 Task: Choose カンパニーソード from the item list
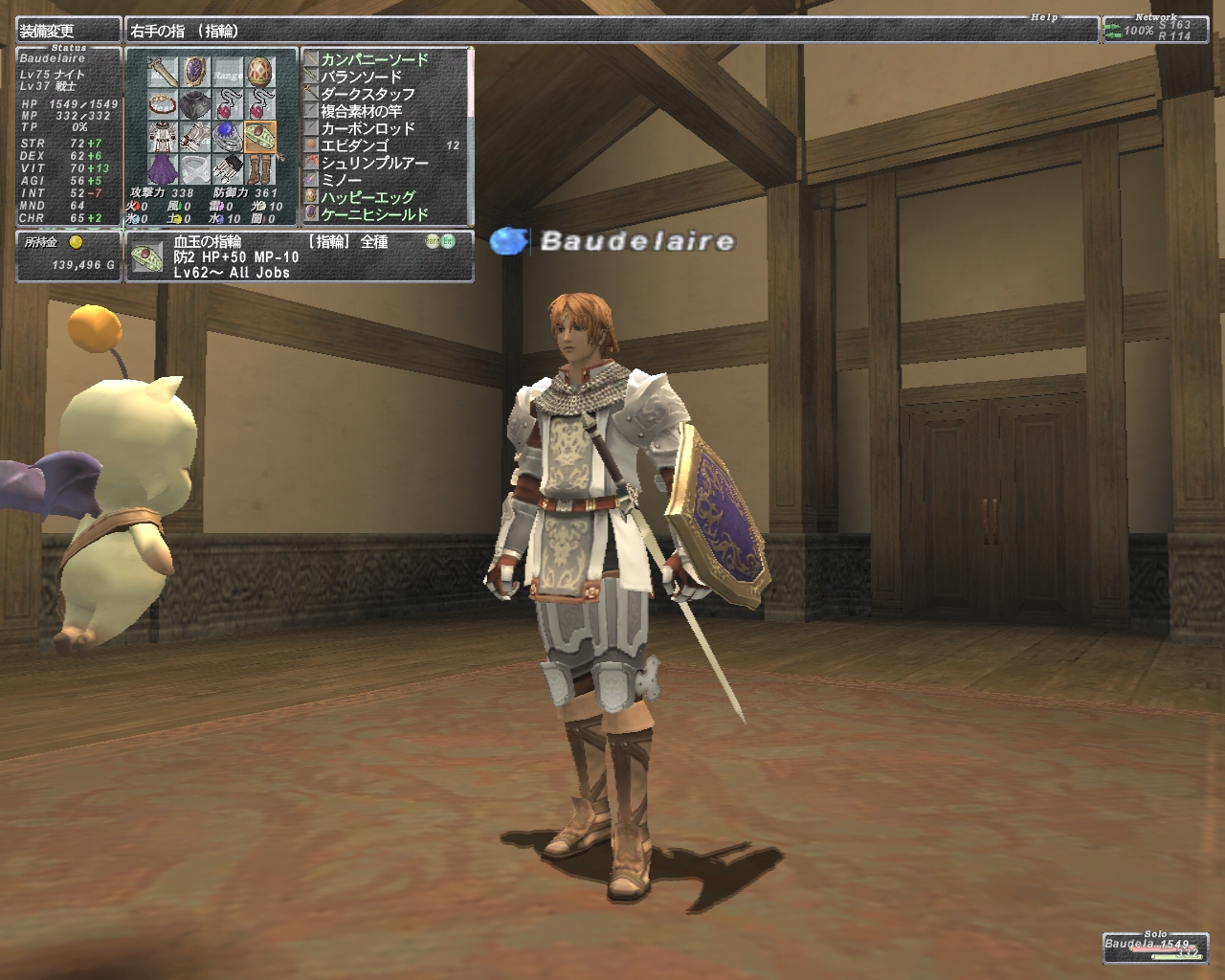pos(374,59)
